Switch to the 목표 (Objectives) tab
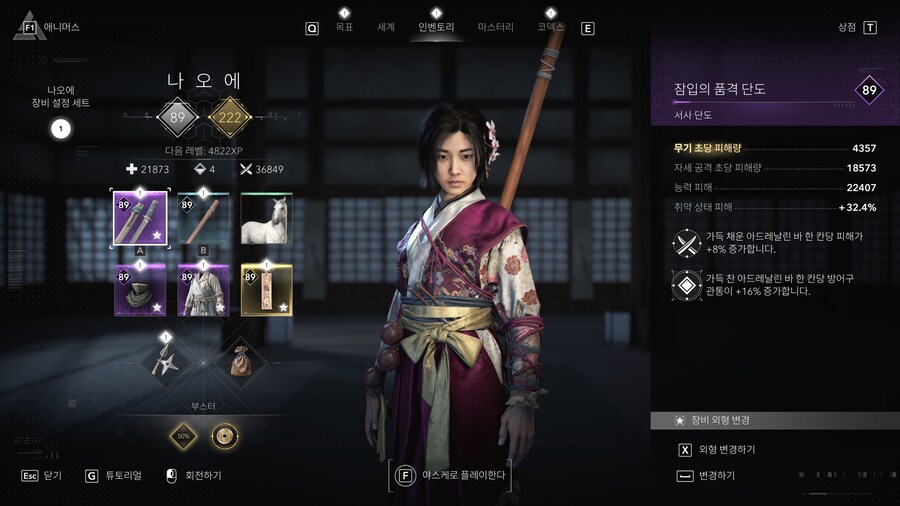 tap(344, 27)
